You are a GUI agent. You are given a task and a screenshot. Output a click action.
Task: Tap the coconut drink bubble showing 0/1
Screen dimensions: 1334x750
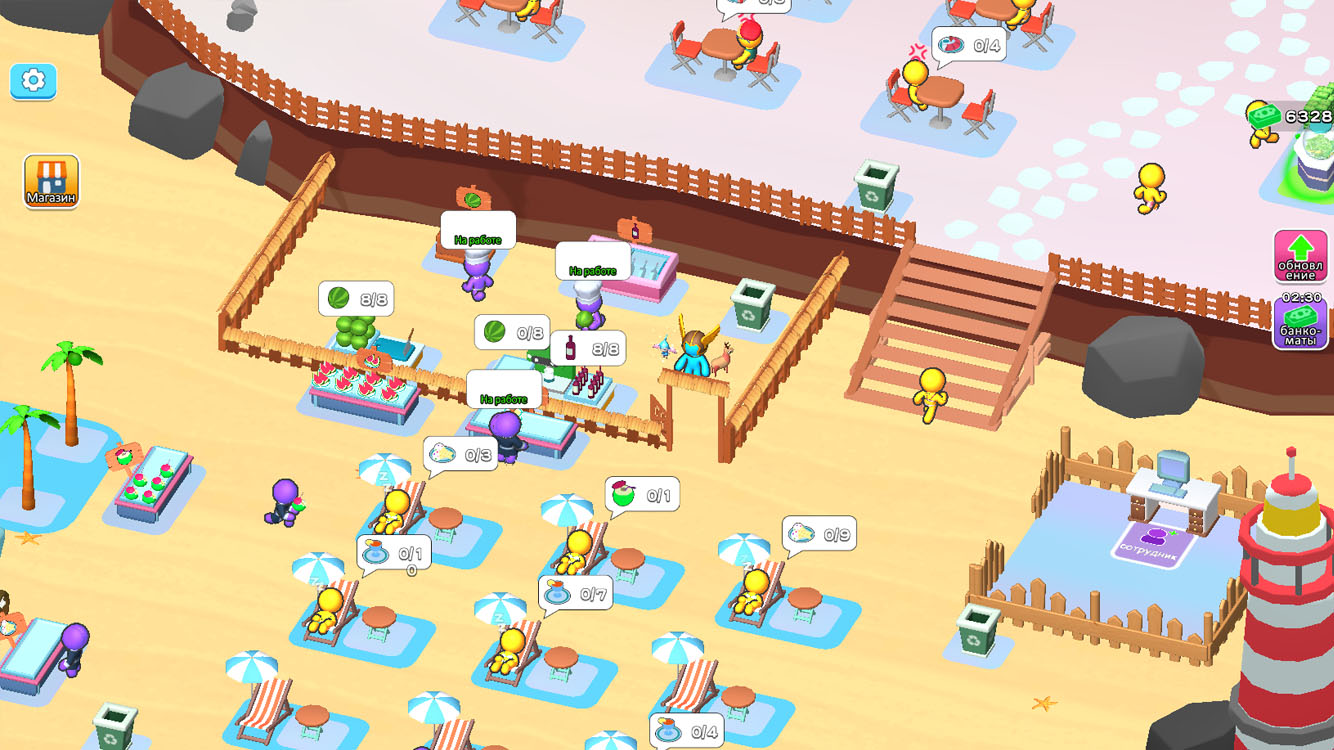(641, 491)
